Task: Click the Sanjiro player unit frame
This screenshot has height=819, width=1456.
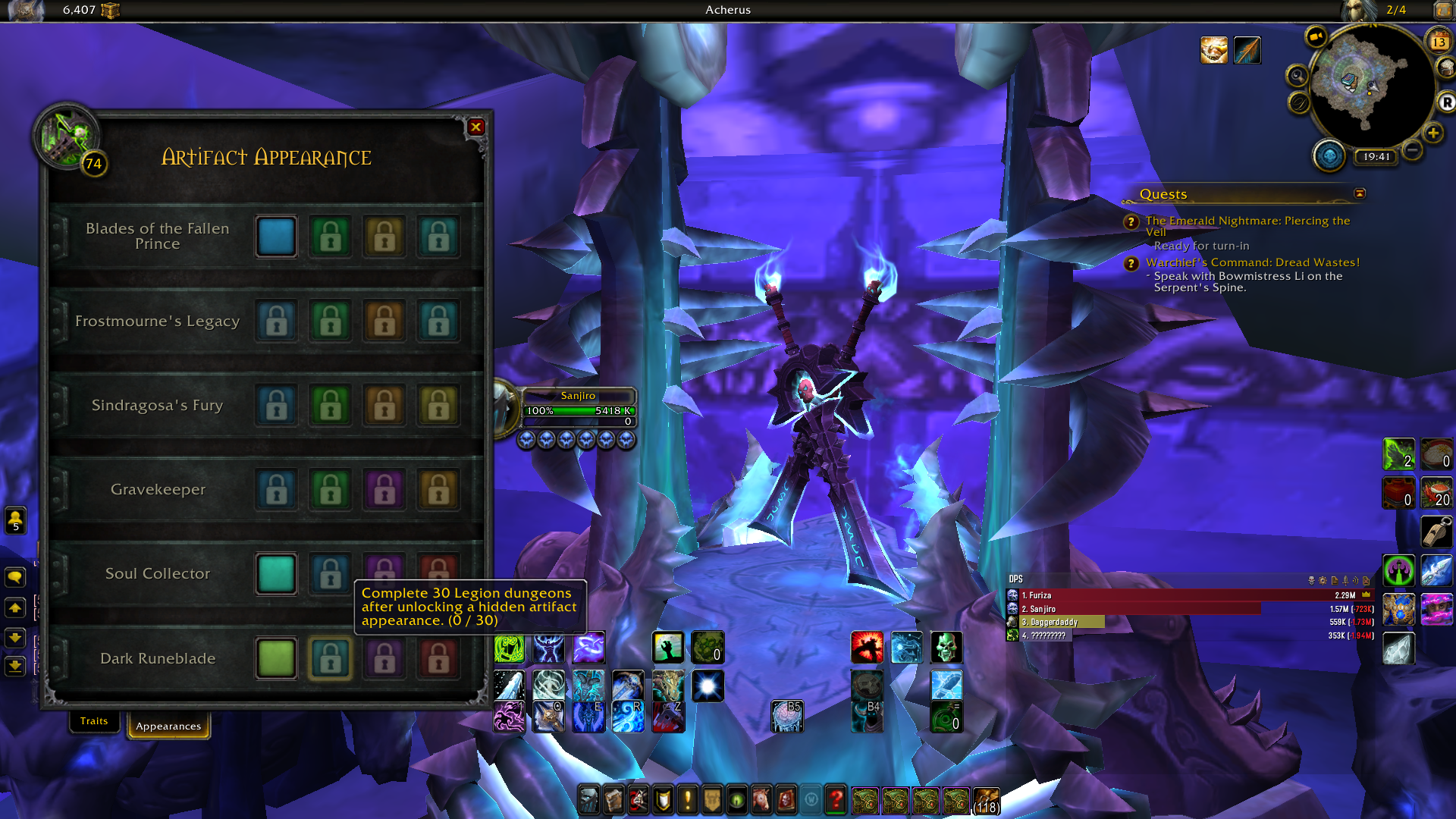Action: [x=578, y=408]
